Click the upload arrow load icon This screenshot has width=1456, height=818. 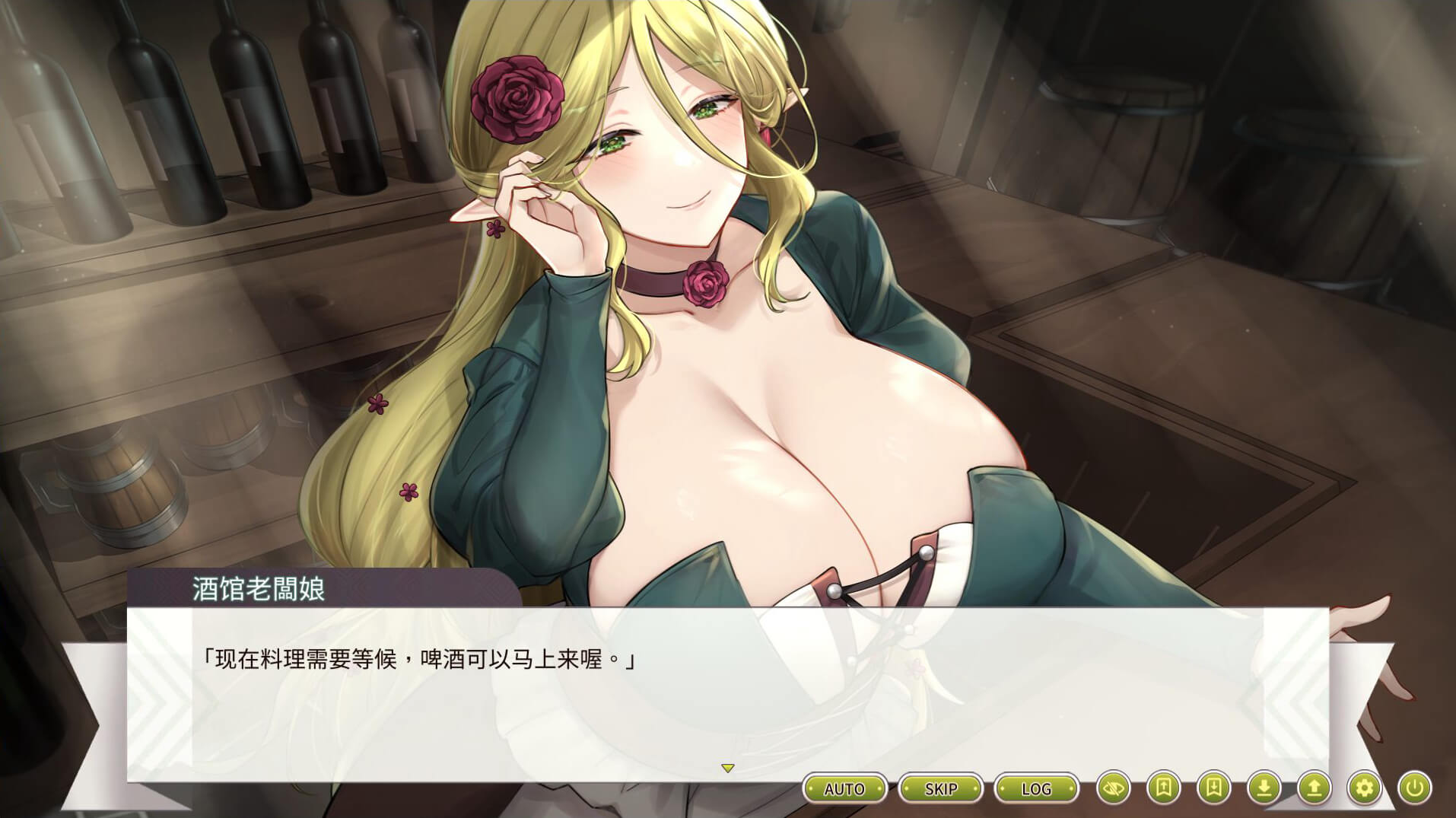click(1314, 788)
